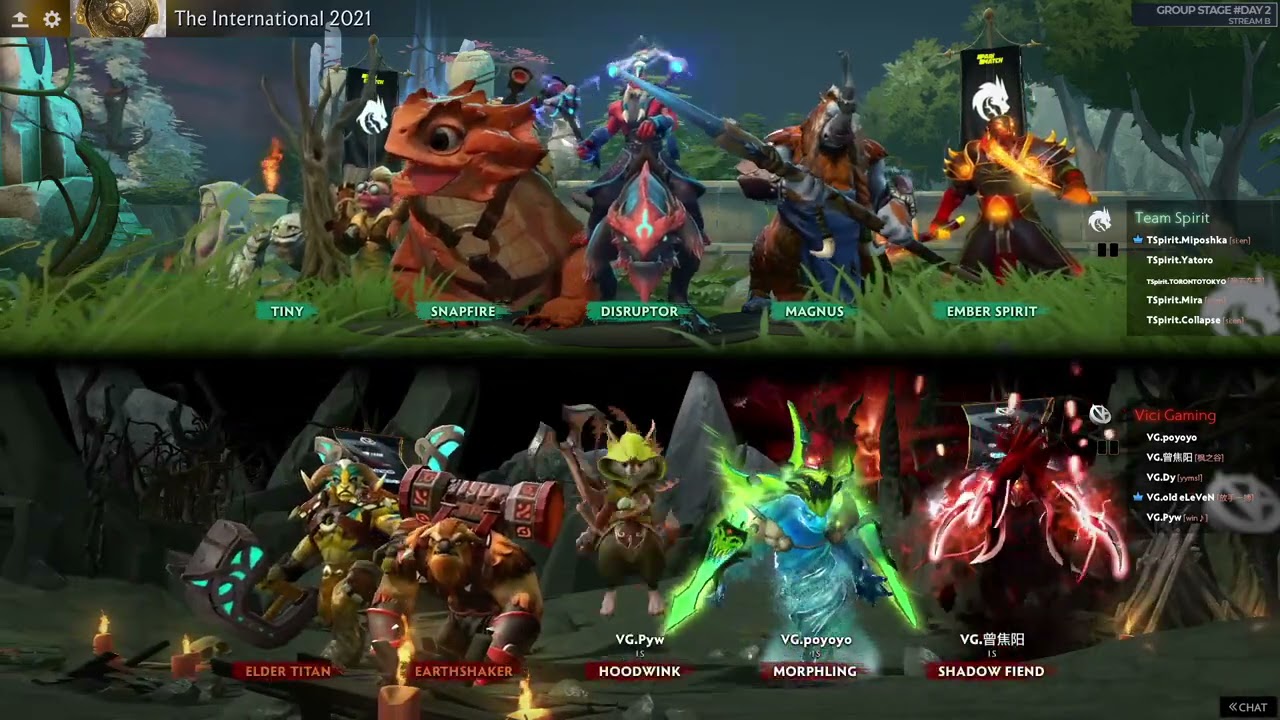Choose TSpirit.TORONTOTOKYO from Team Spirit roster
Image resolution: width=1280 pixels, height=720 pixels.
pos(1186,281)
